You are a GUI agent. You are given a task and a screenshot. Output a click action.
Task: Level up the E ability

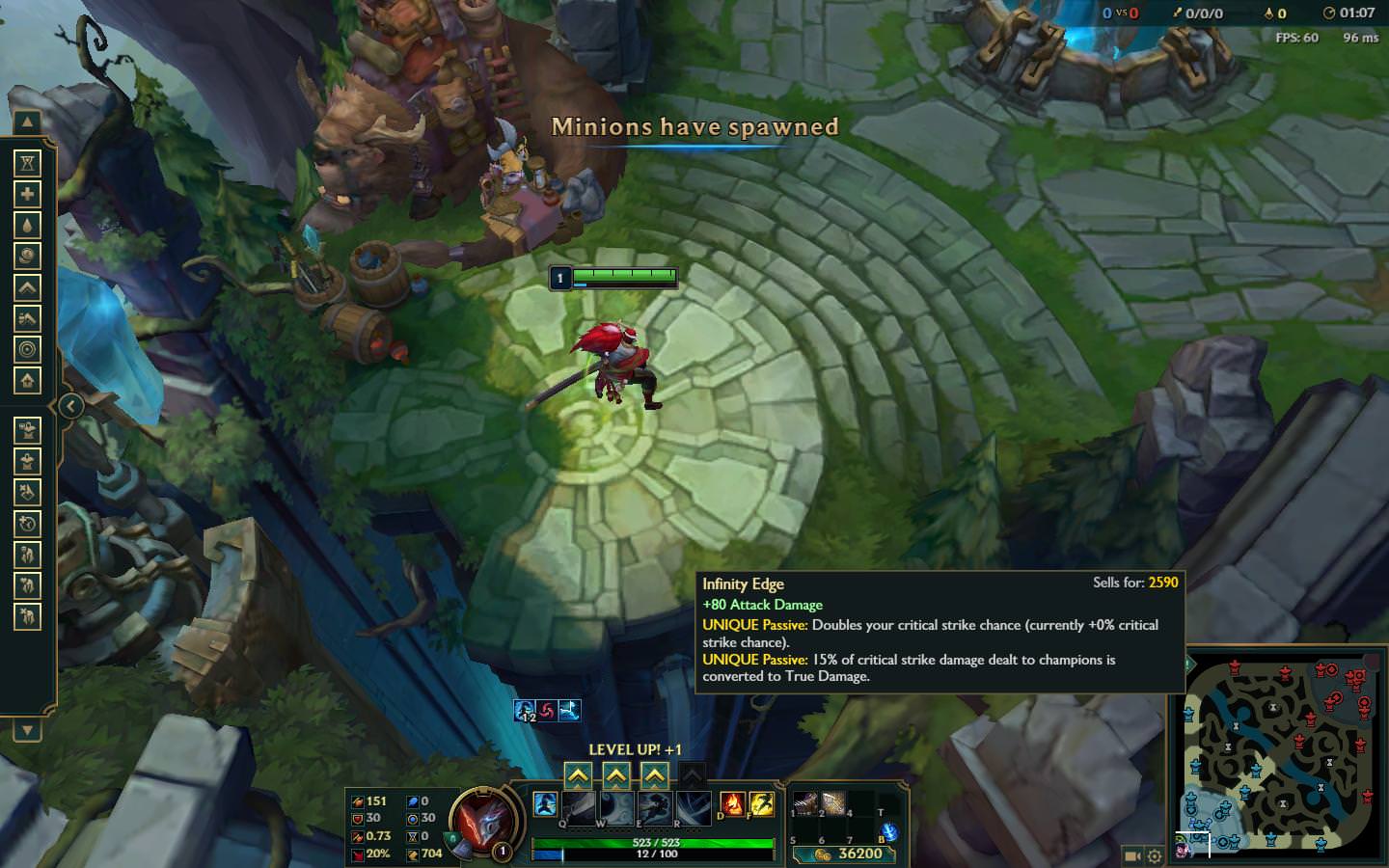(x=655, y=775)
